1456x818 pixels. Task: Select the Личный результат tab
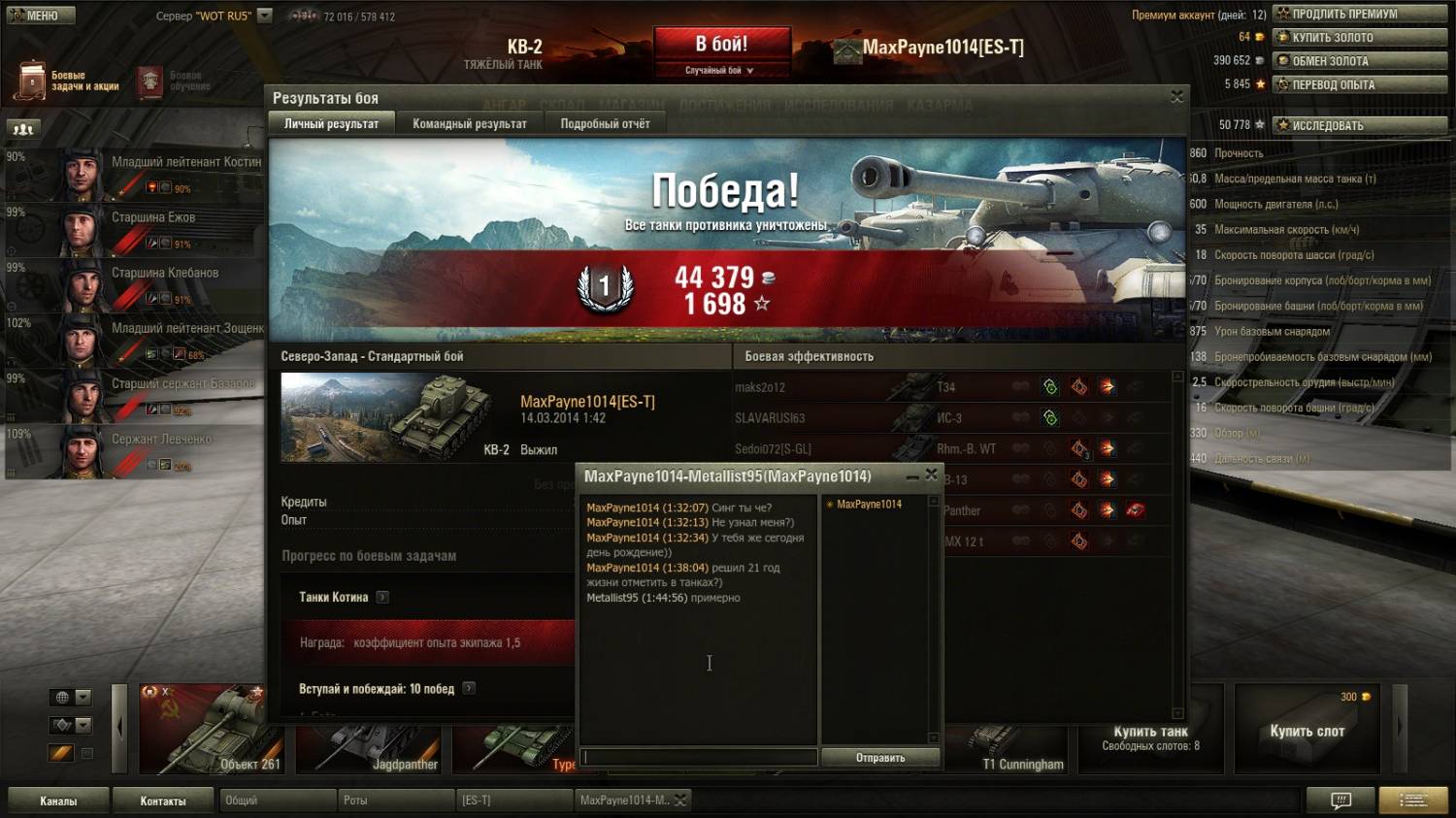click(x=331, y=123)
